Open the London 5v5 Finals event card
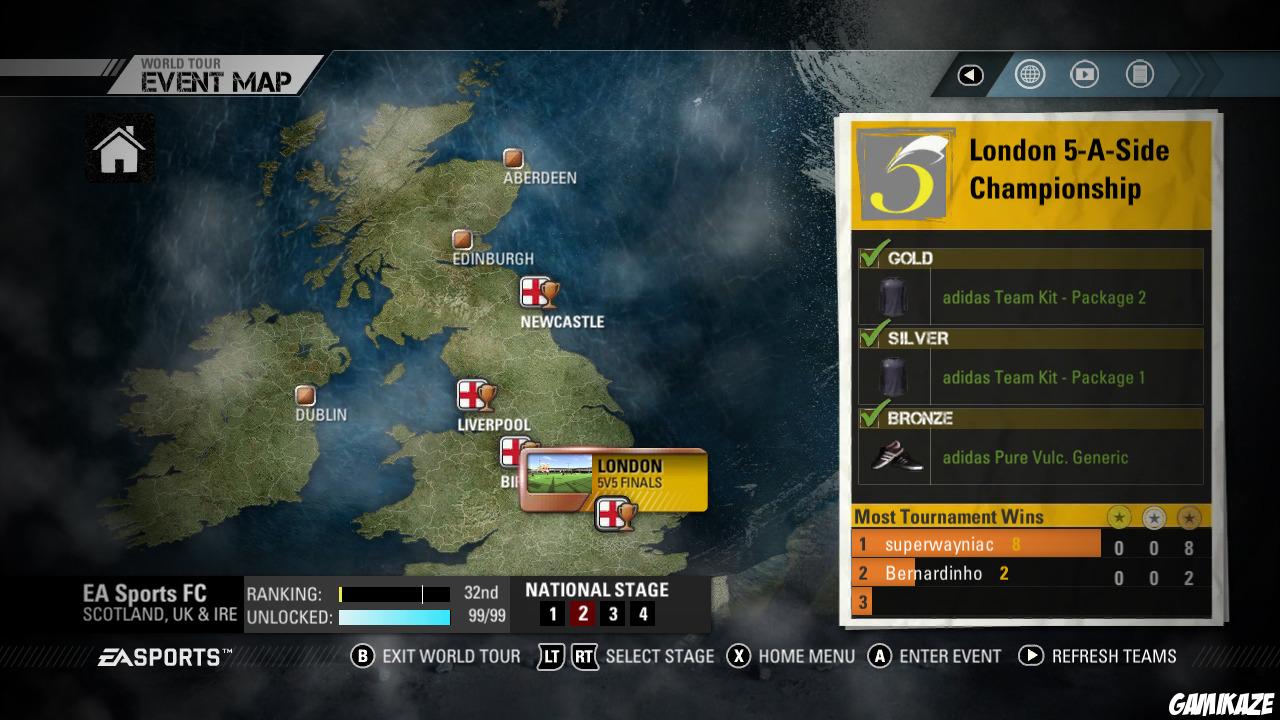Image resolution: width=1280 pixels, height=720 pixels. (614, 479)
